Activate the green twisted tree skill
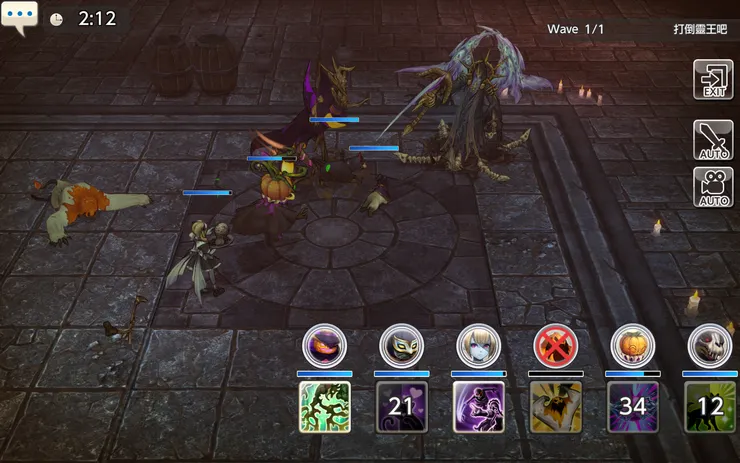The width and height of the screenshot is (740, 463). (x=325, y=407)
